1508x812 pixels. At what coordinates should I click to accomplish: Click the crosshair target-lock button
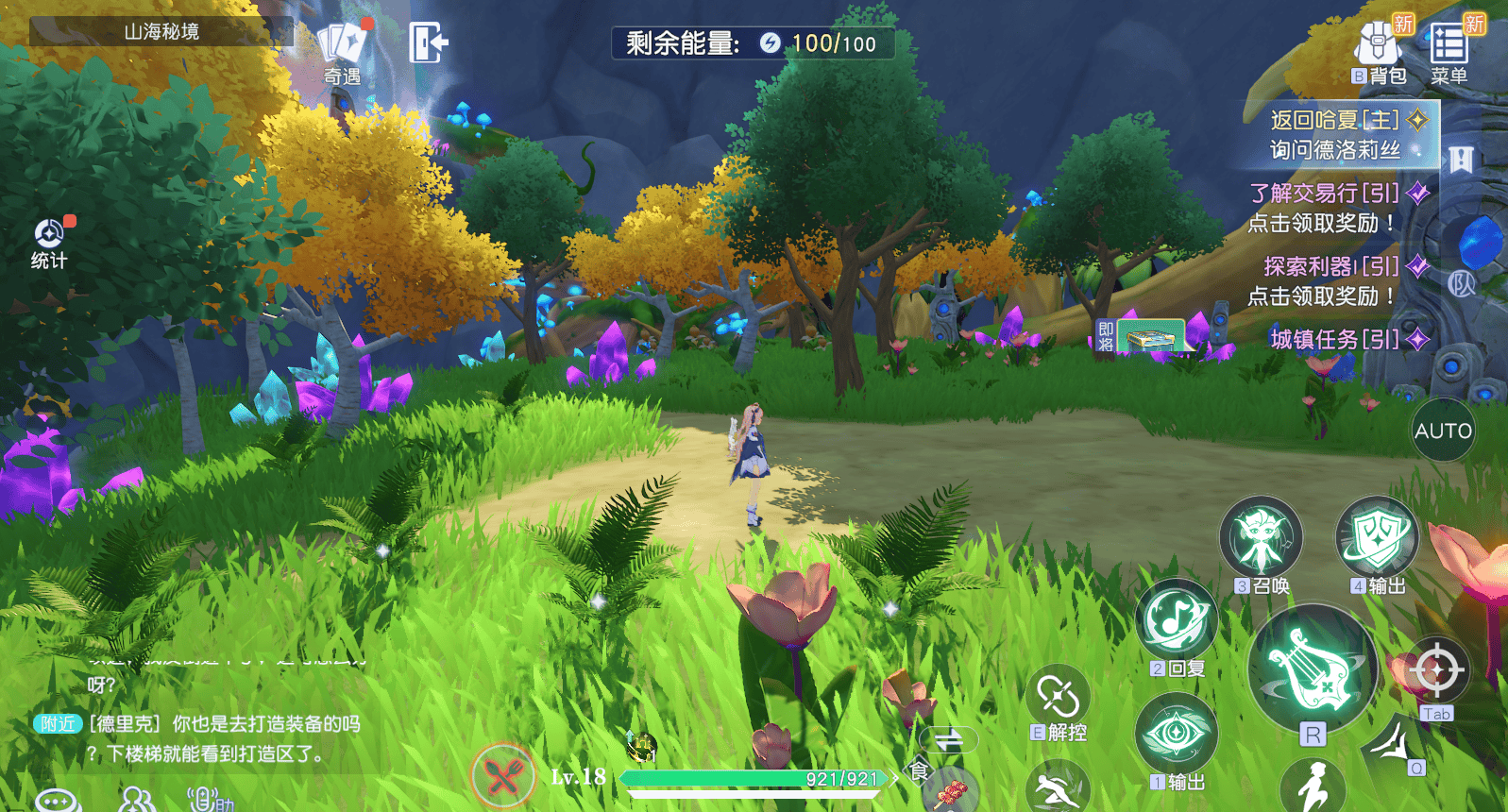[x=1436, y=670]
